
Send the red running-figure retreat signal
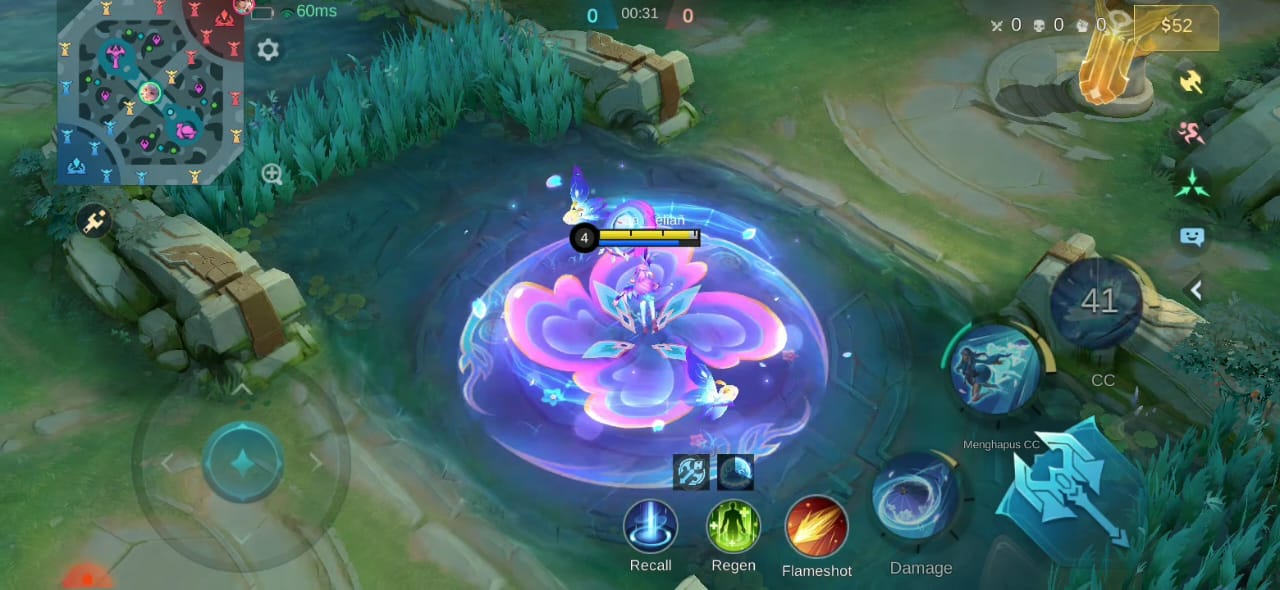[x=1191, y=133]
